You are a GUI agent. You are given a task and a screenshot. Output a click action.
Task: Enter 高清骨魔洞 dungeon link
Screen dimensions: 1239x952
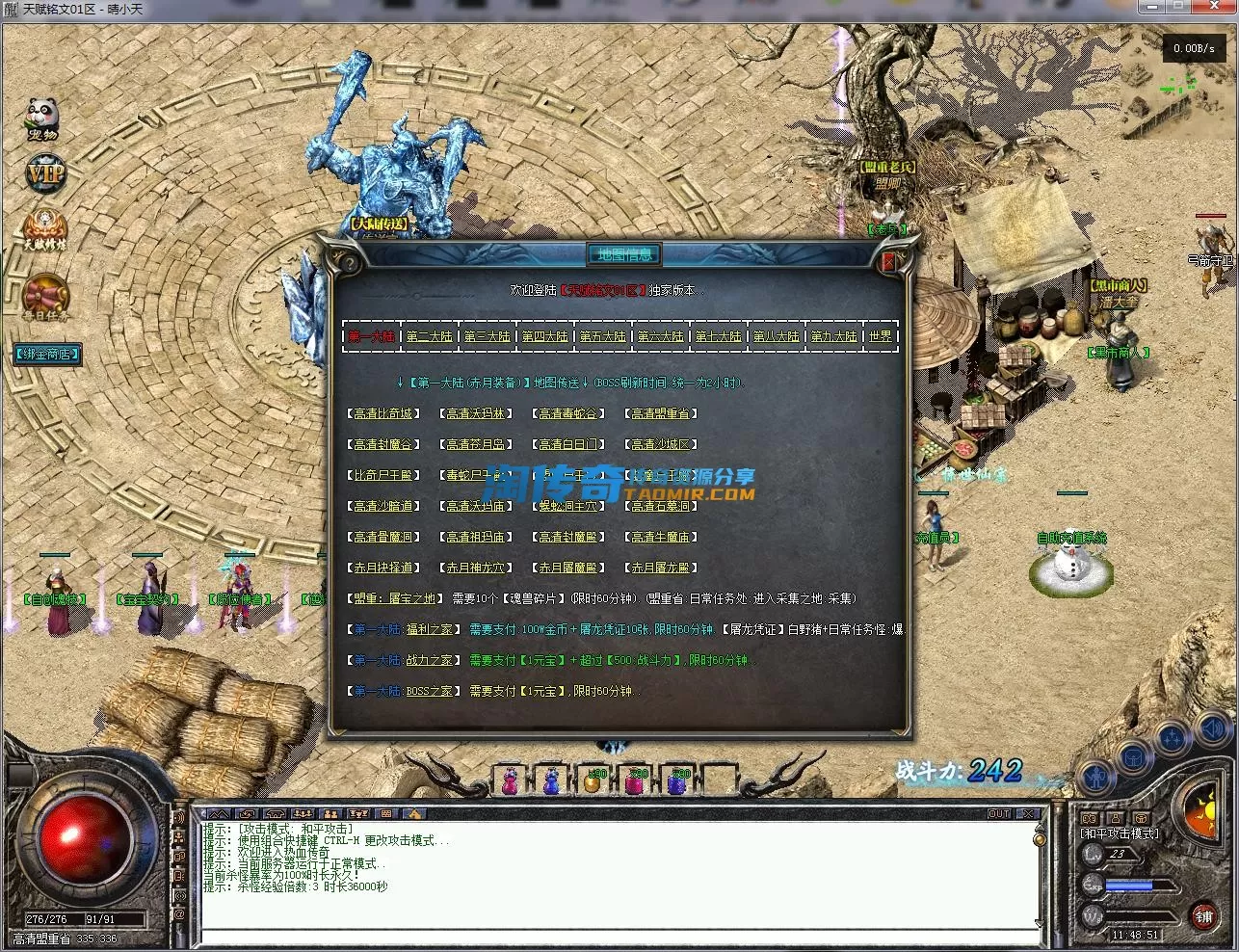tap(383, 537)
